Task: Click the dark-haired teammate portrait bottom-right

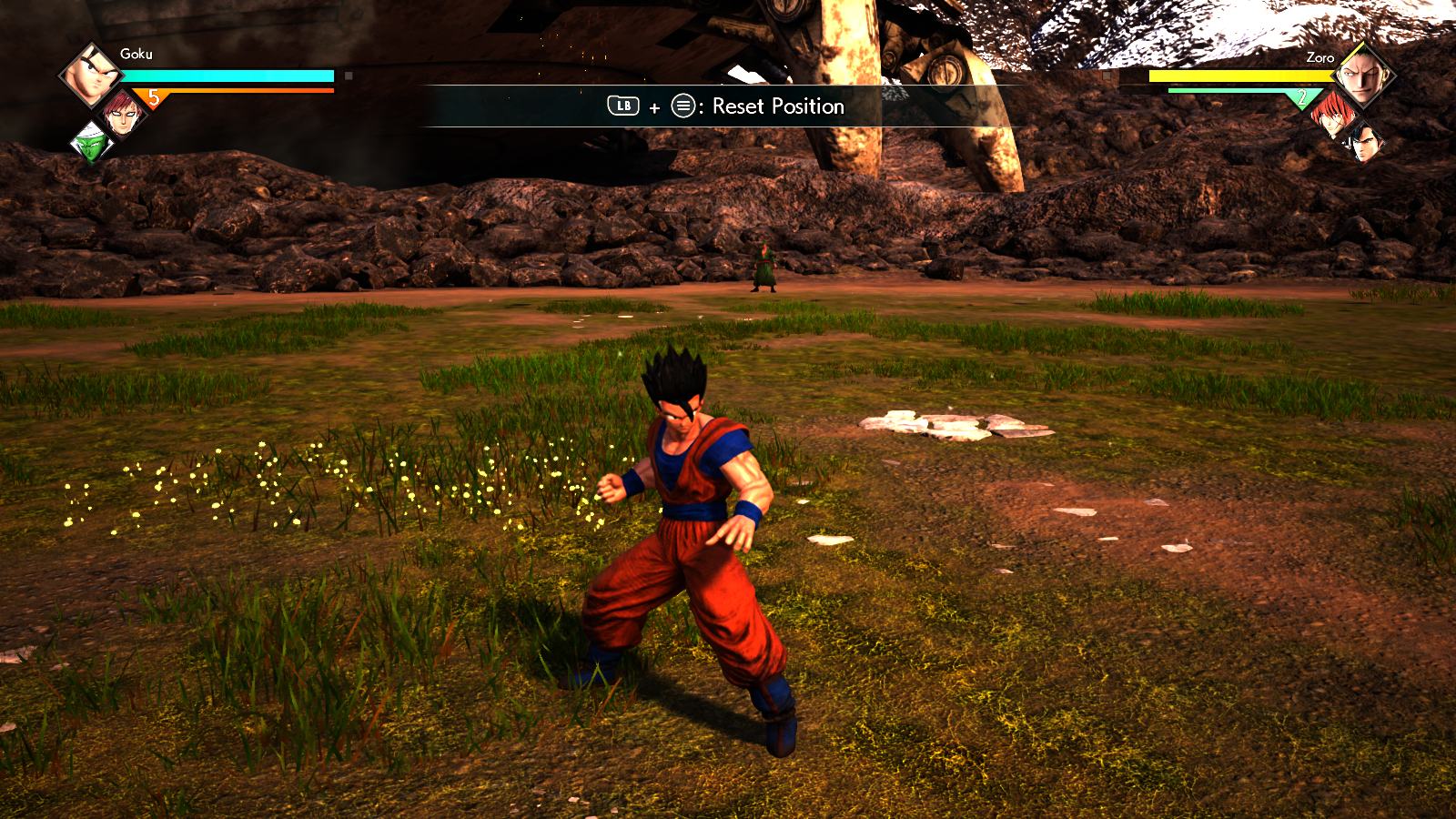Action: coord(1365,144)
